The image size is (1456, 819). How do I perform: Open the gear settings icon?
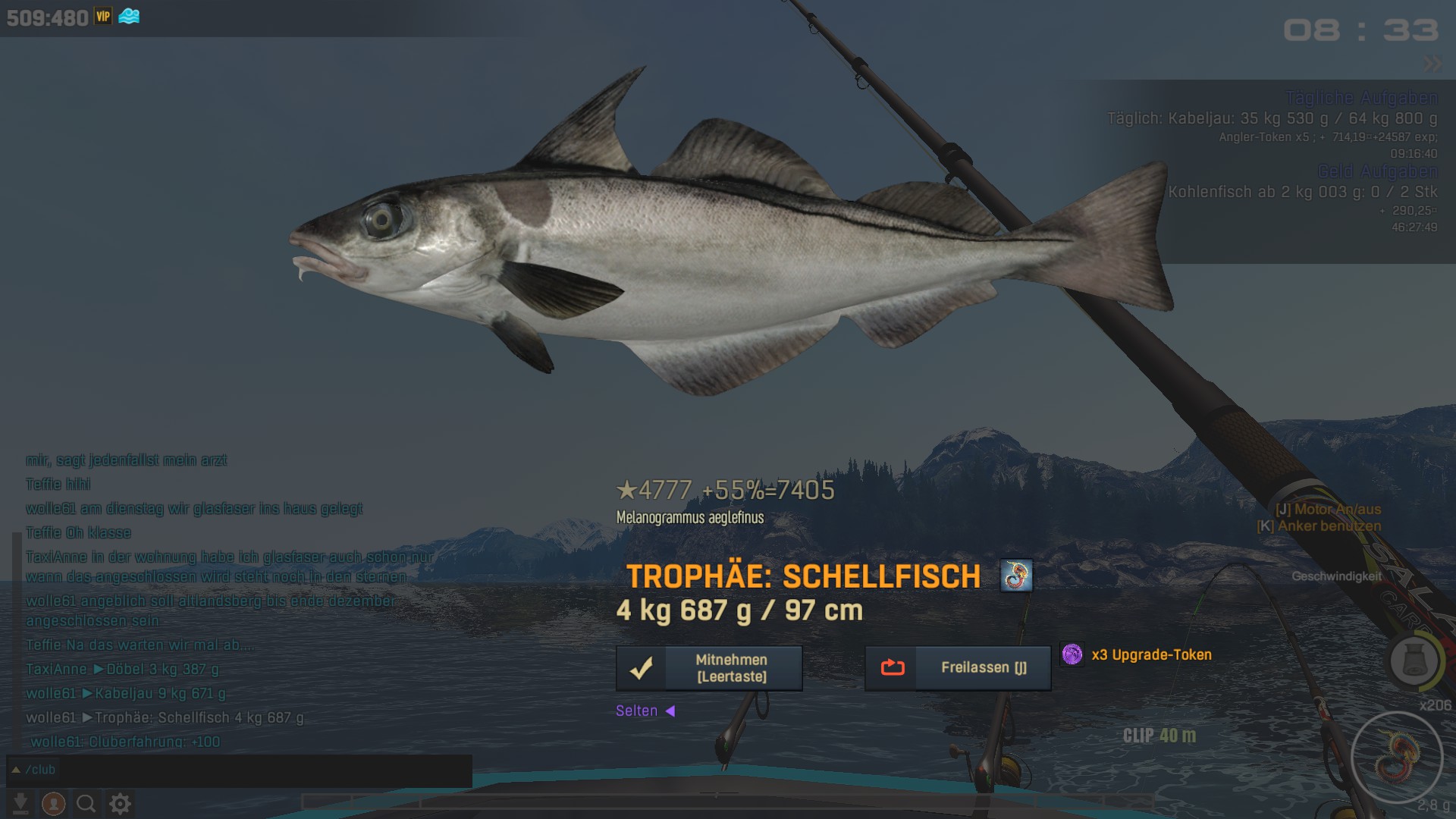tap(120, 803)
